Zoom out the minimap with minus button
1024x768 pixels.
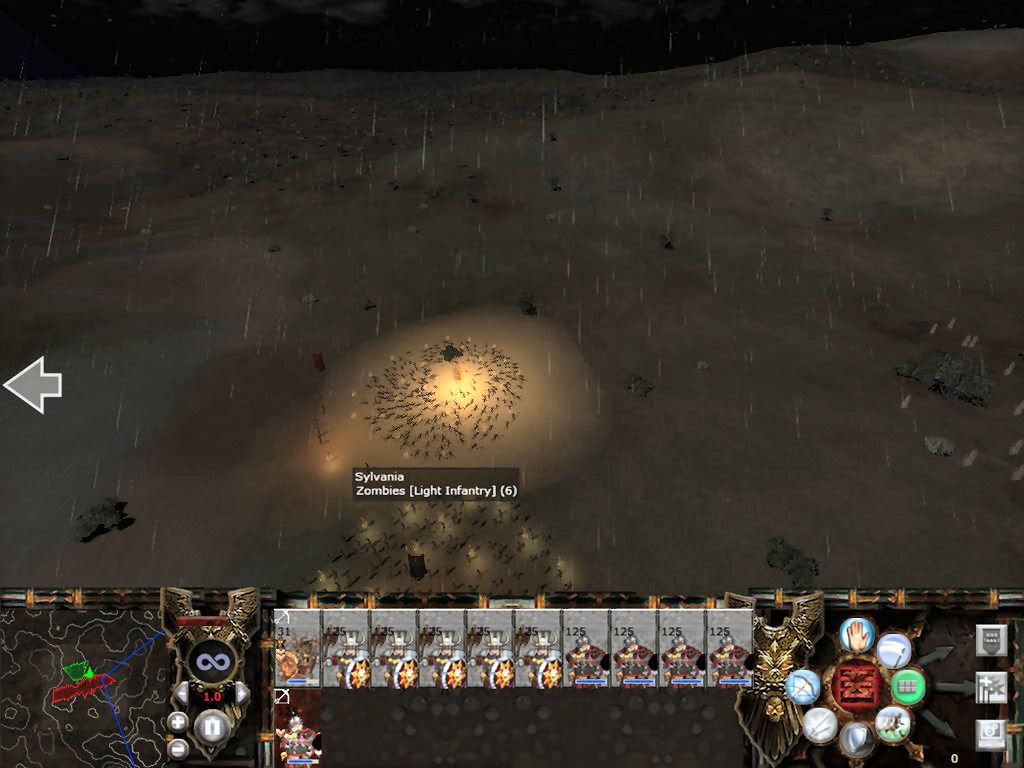tap(178, 746)
